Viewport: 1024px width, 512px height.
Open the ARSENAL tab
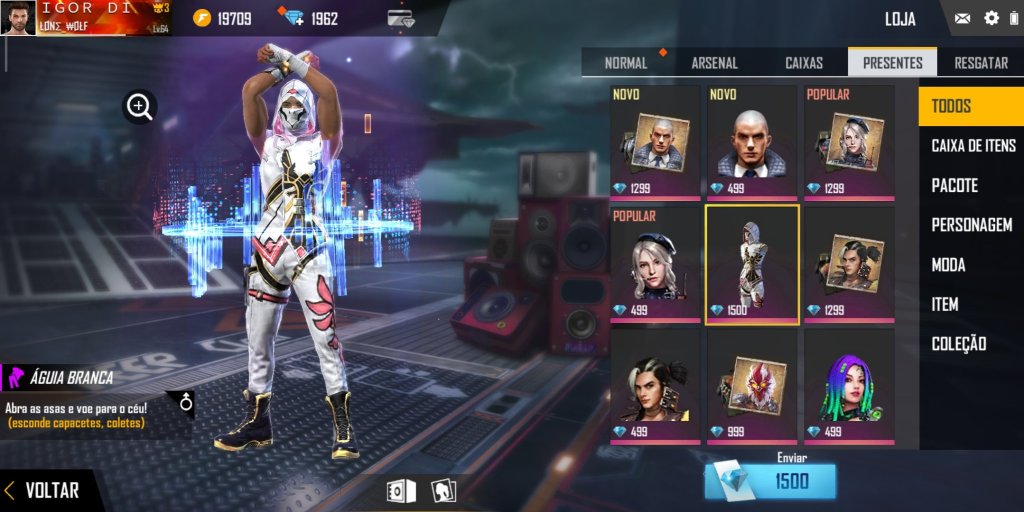point(714,63)
